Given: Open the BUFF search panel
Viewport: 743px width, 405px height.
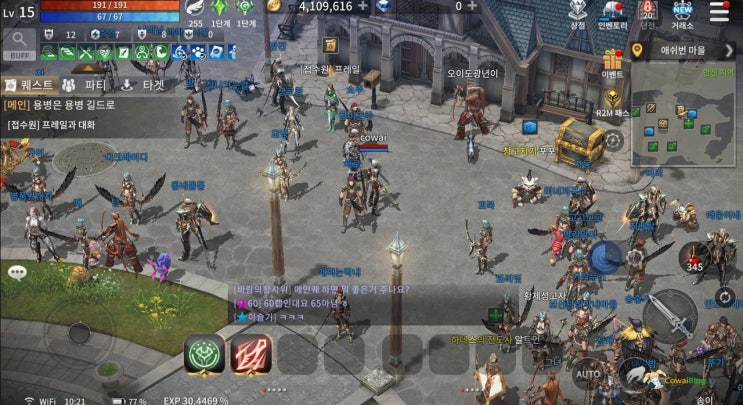Looking at the screenshot, I should pos(18,42).
